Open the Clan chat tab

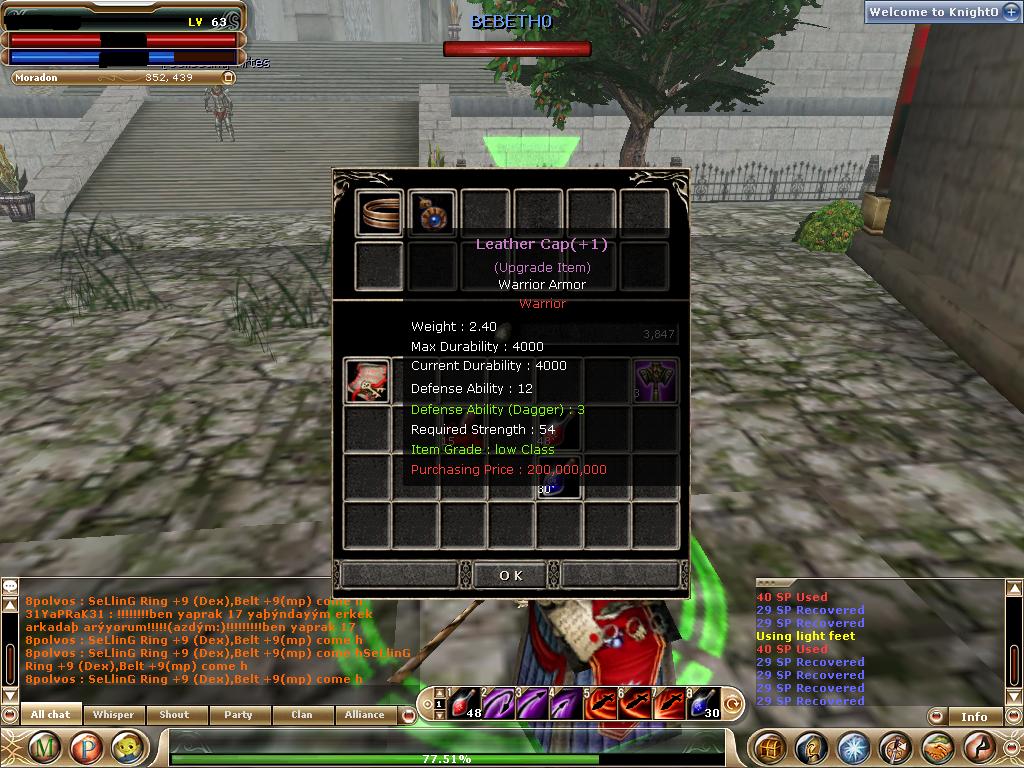(x=301, y=715)
